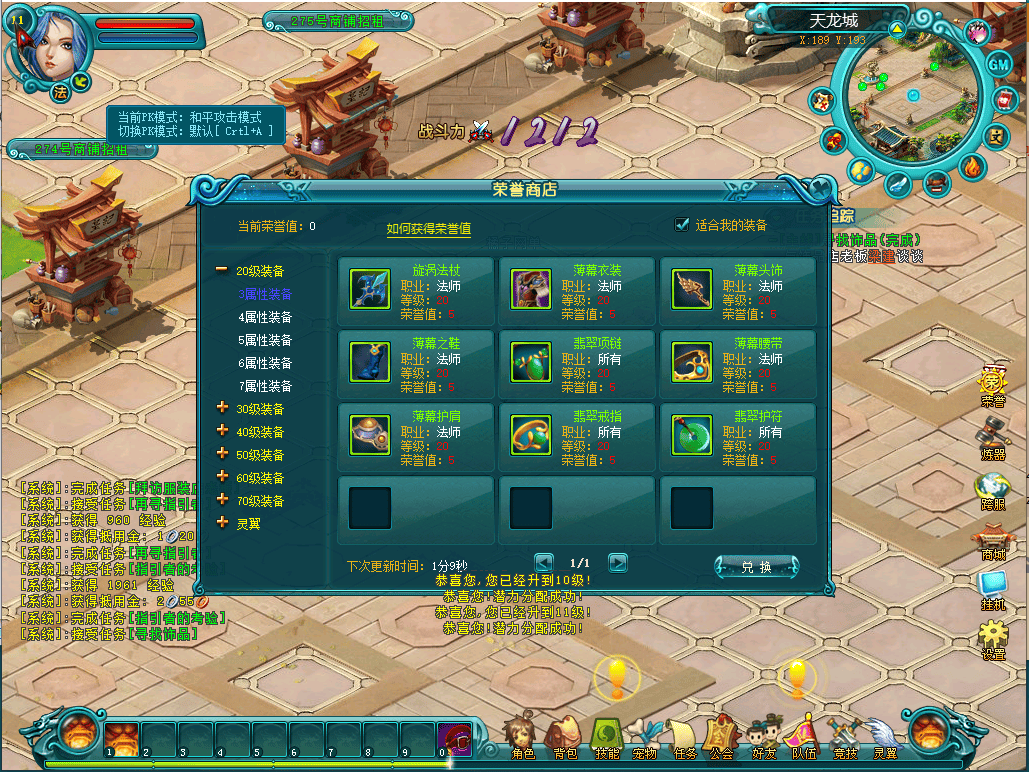
Task: Select the 薄幕腰带 belt item
Action: (x=692, y=362)
